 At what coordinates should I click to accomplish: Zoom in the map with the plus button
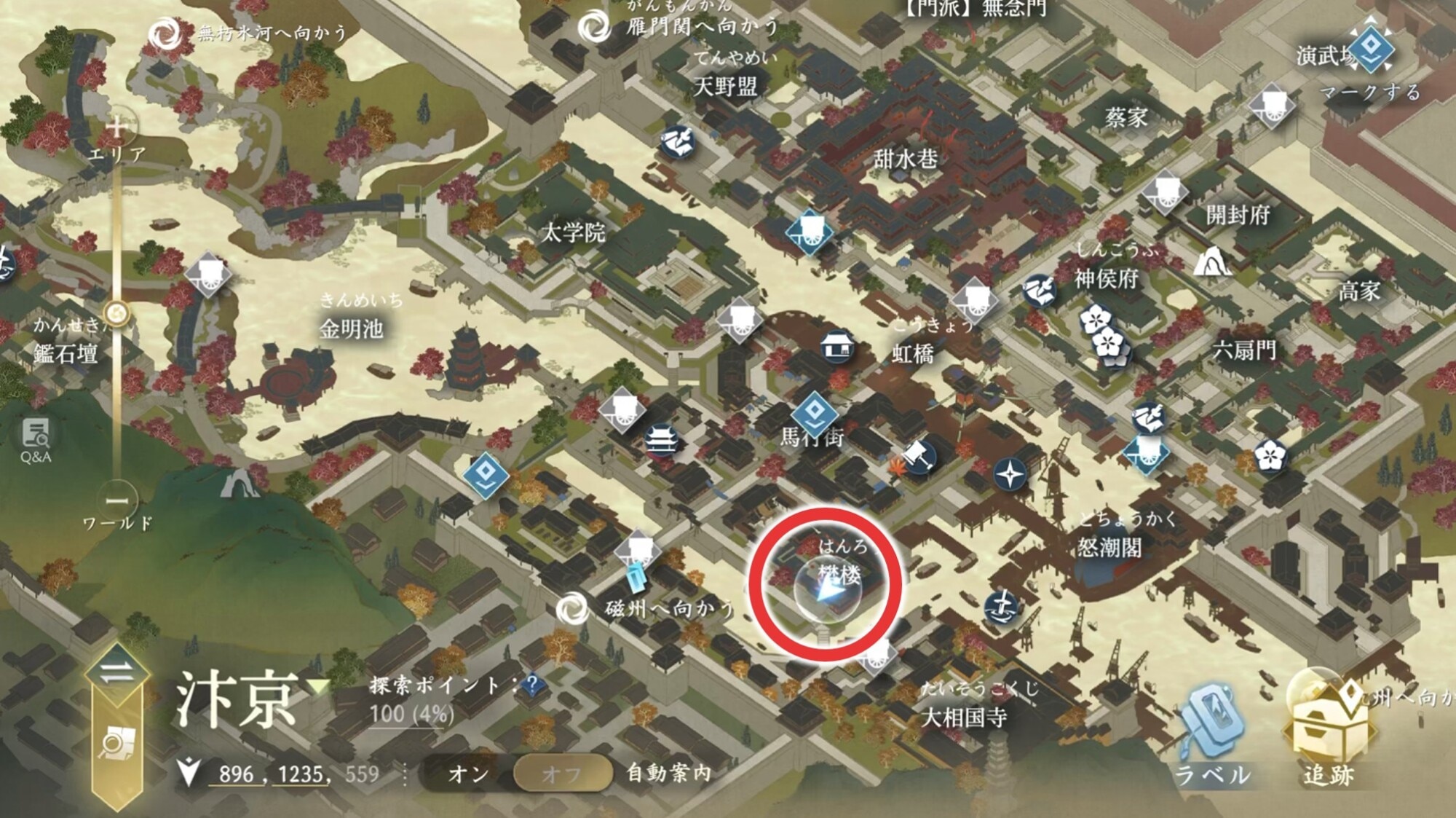[x=116, y=127]
